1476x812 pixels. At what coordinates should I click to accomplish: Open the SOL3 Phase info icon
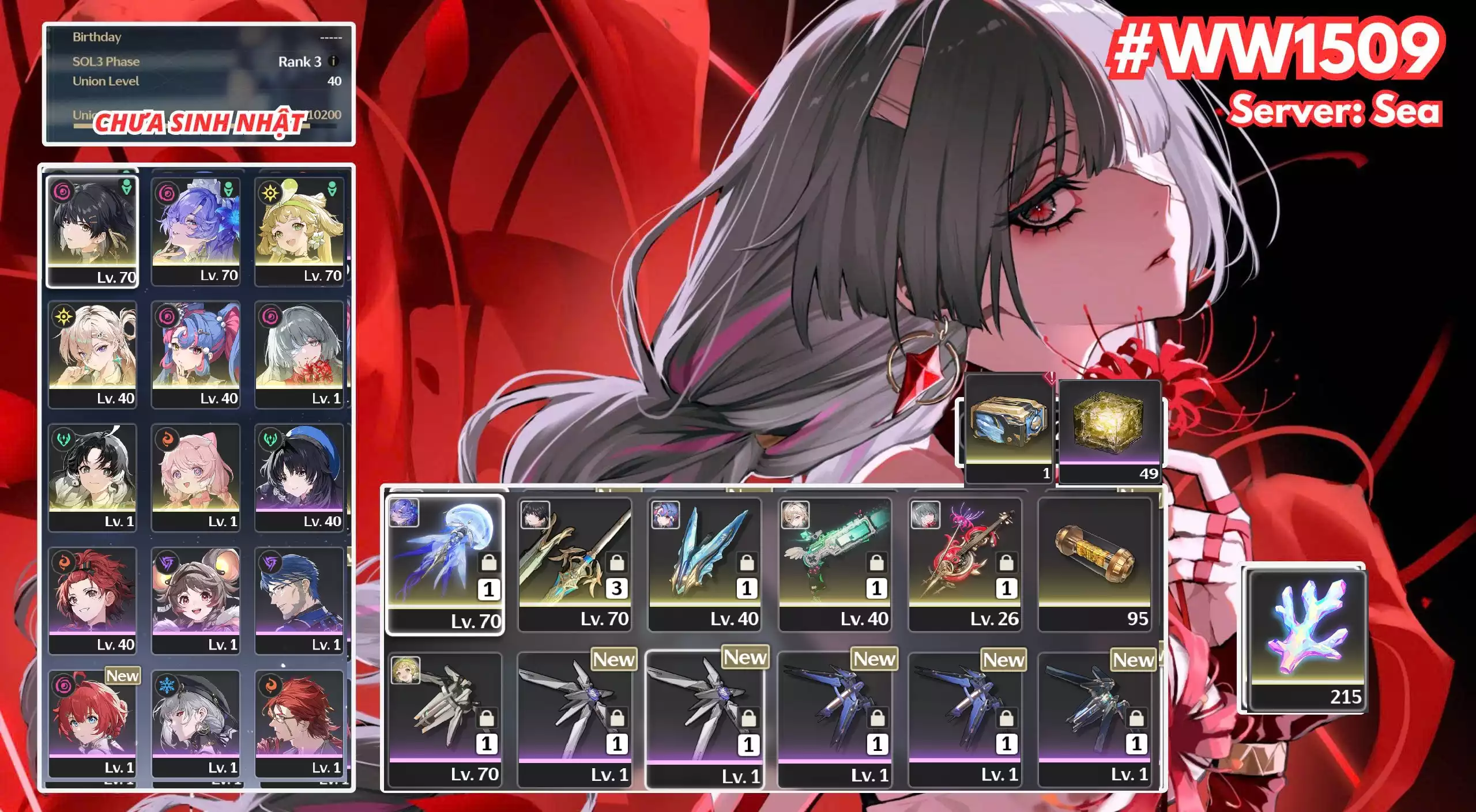coord(333,61)
